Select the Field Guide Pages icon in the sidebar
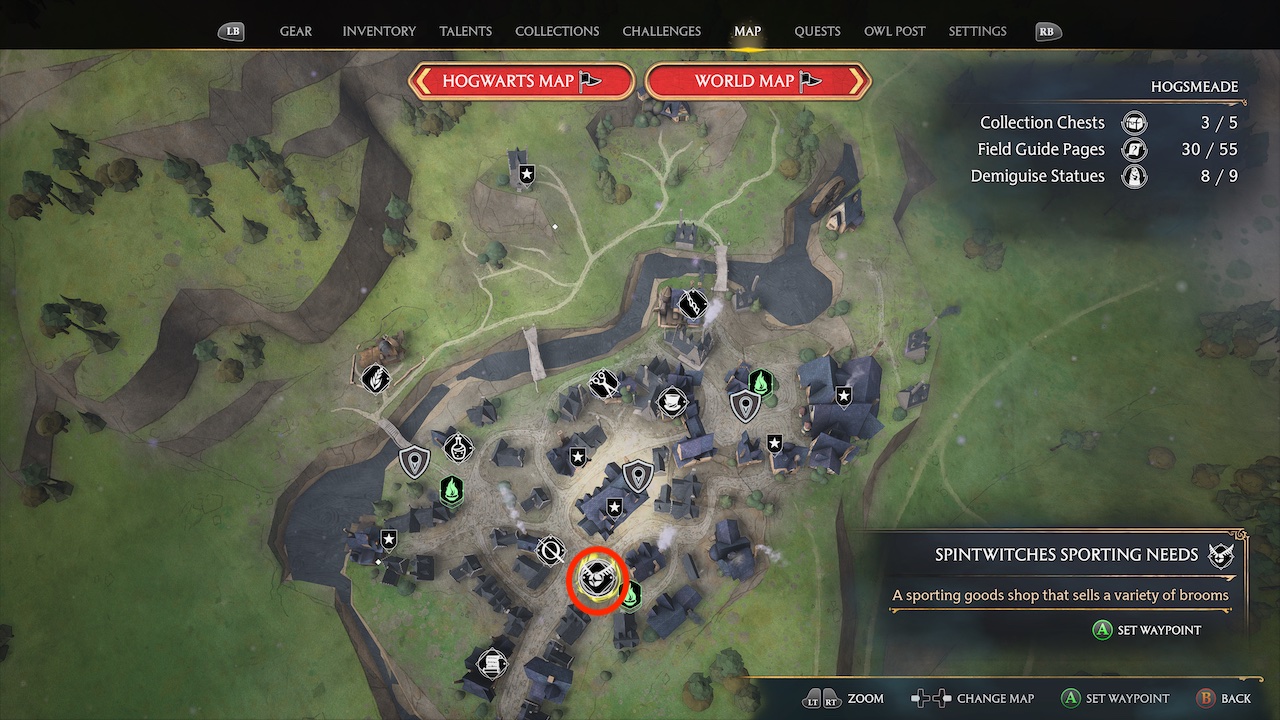This screenshot has height=720, width=1280. click(x=1133, y=149)
